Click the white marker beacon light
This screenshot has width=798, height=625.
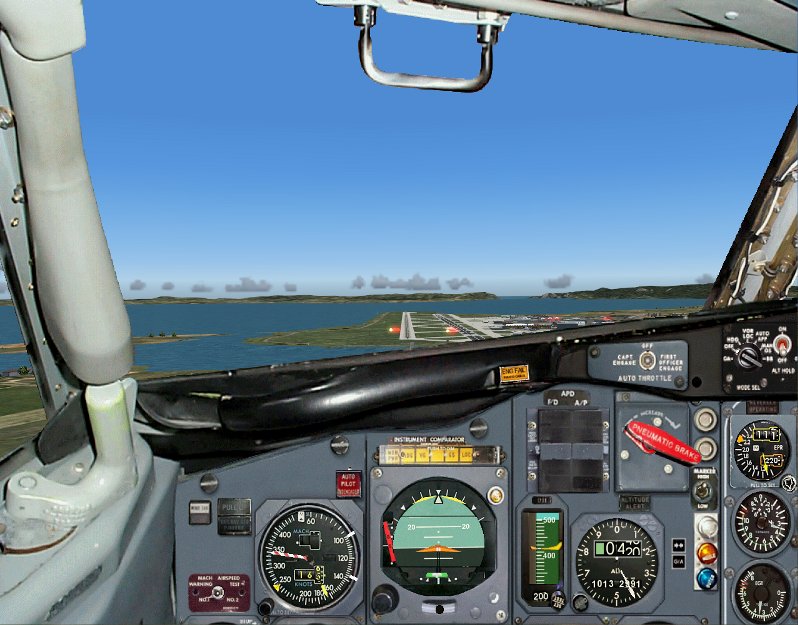[707, 525]
